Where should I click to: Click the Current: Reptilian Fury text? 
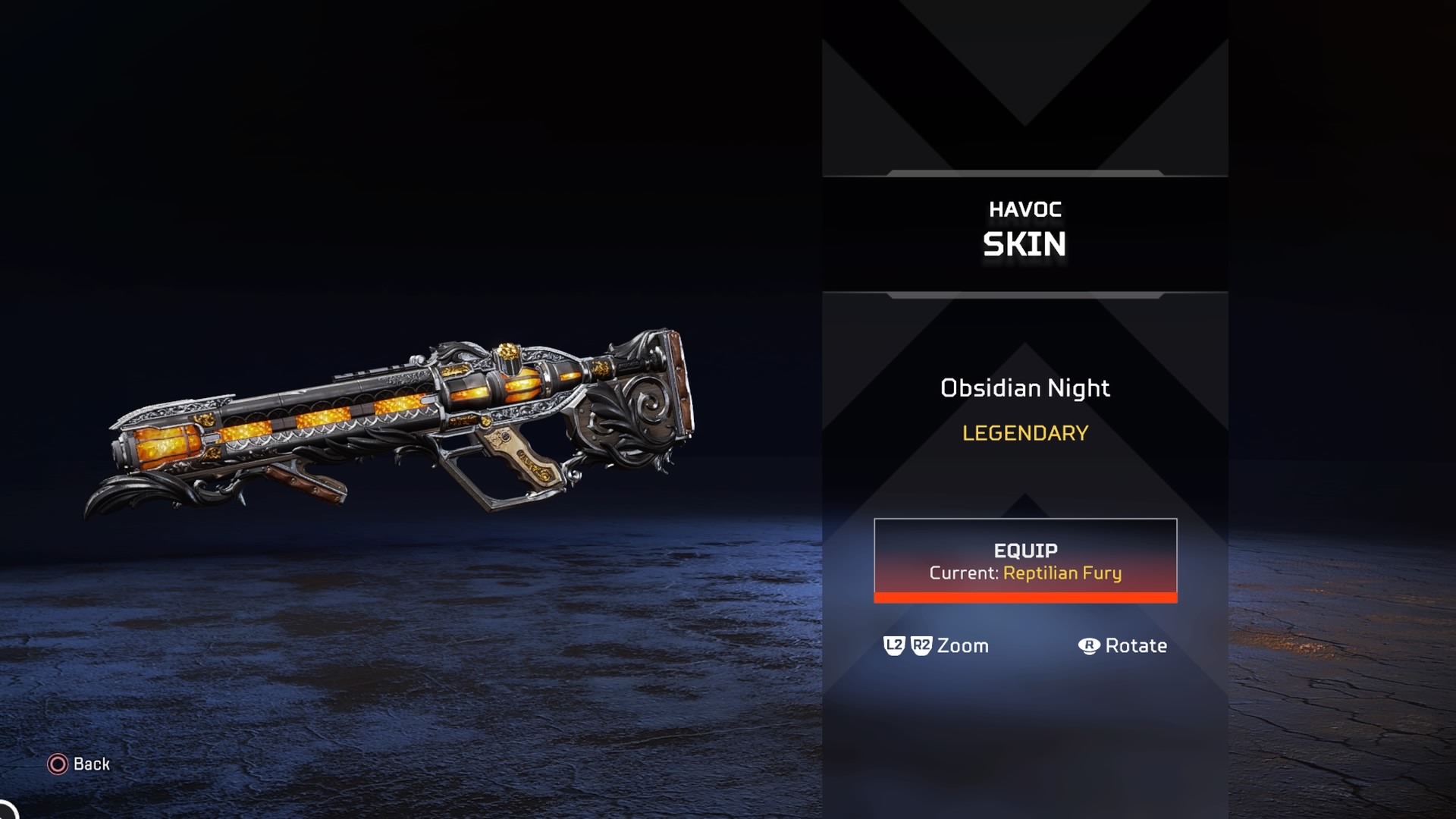coord(1025,573)
